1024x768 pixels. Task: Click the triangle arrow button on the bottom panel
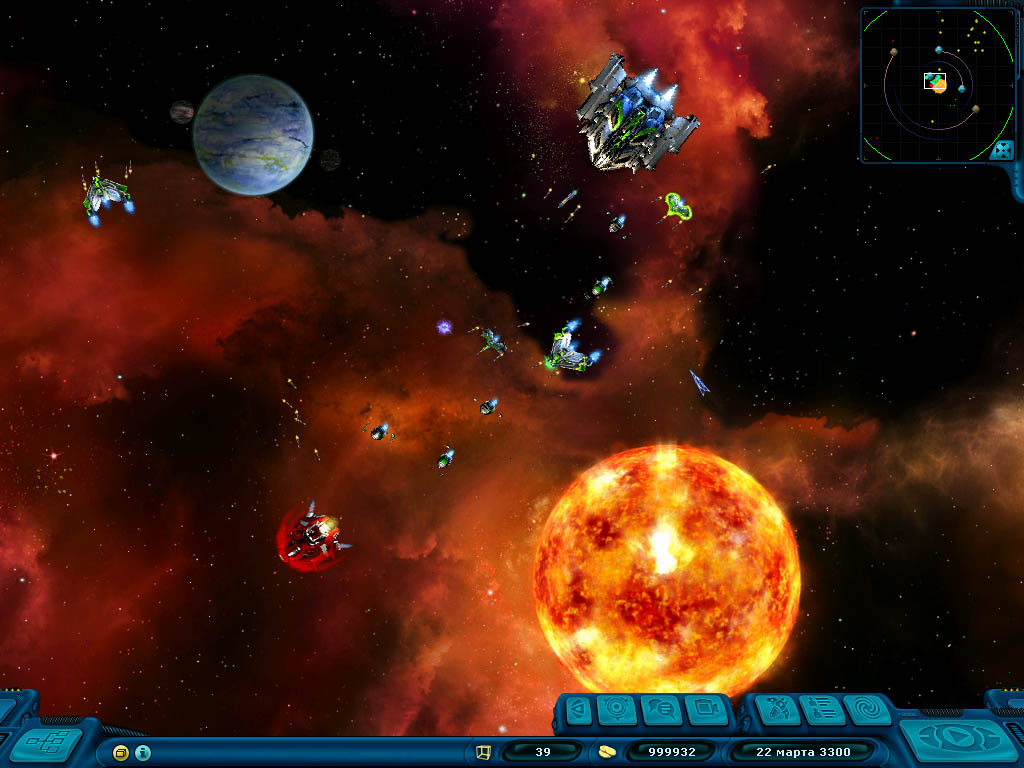pos(577,710)
